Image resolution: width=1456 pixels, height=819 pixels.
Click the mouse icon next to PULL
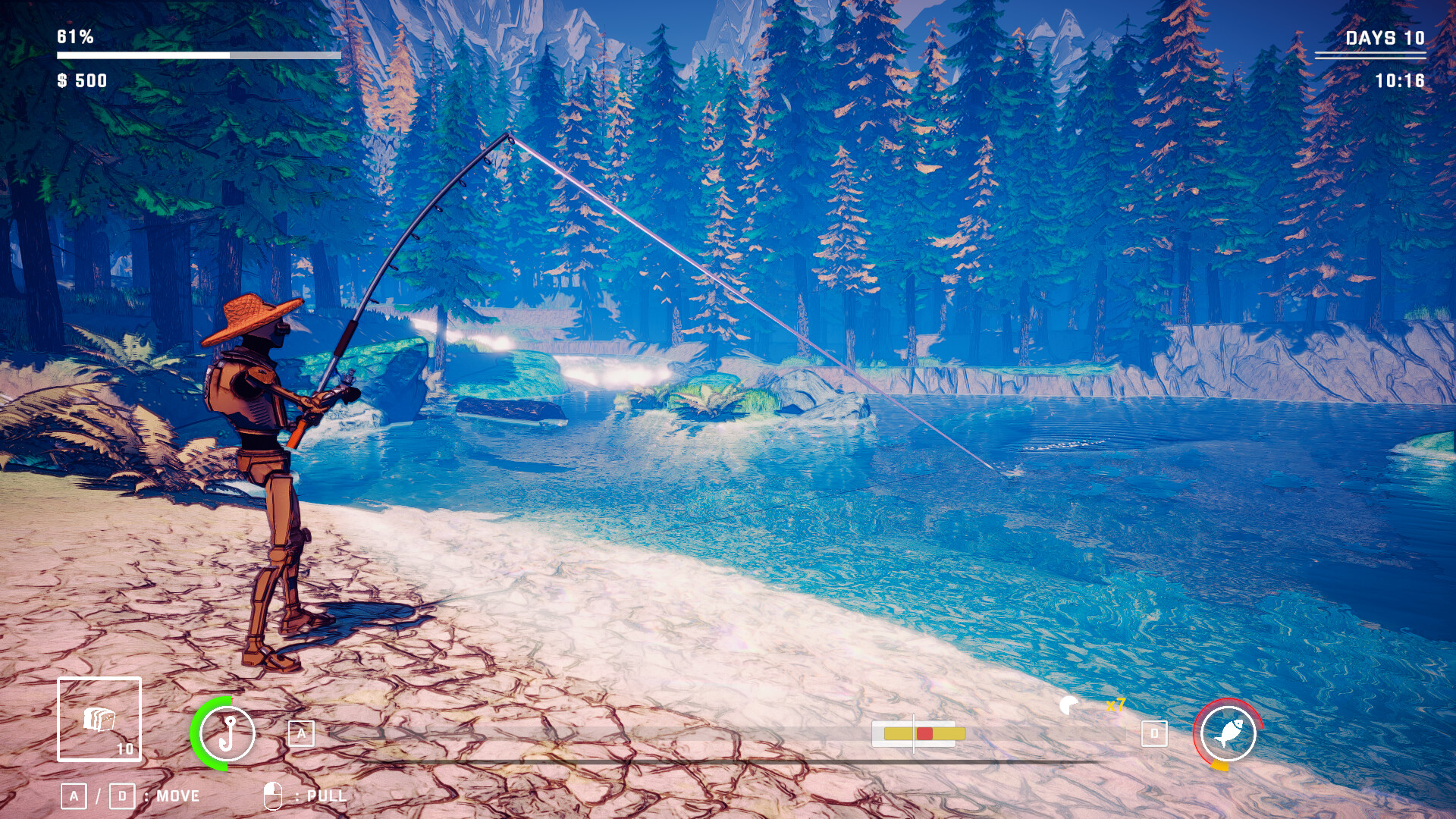point(273,795)
